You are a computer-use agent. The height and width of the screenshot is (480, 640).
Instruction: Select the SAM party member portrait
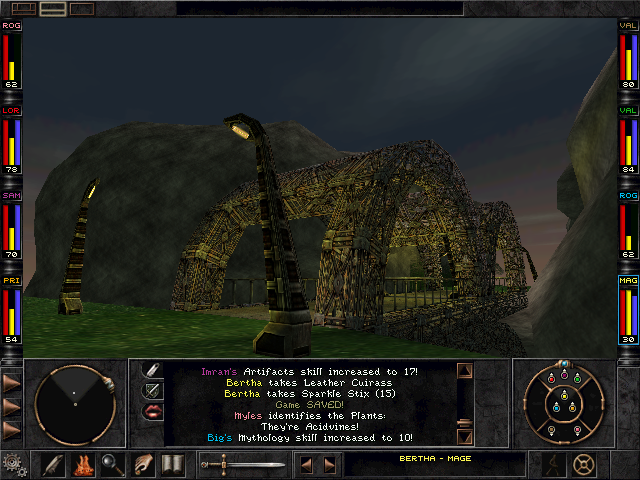12,226
